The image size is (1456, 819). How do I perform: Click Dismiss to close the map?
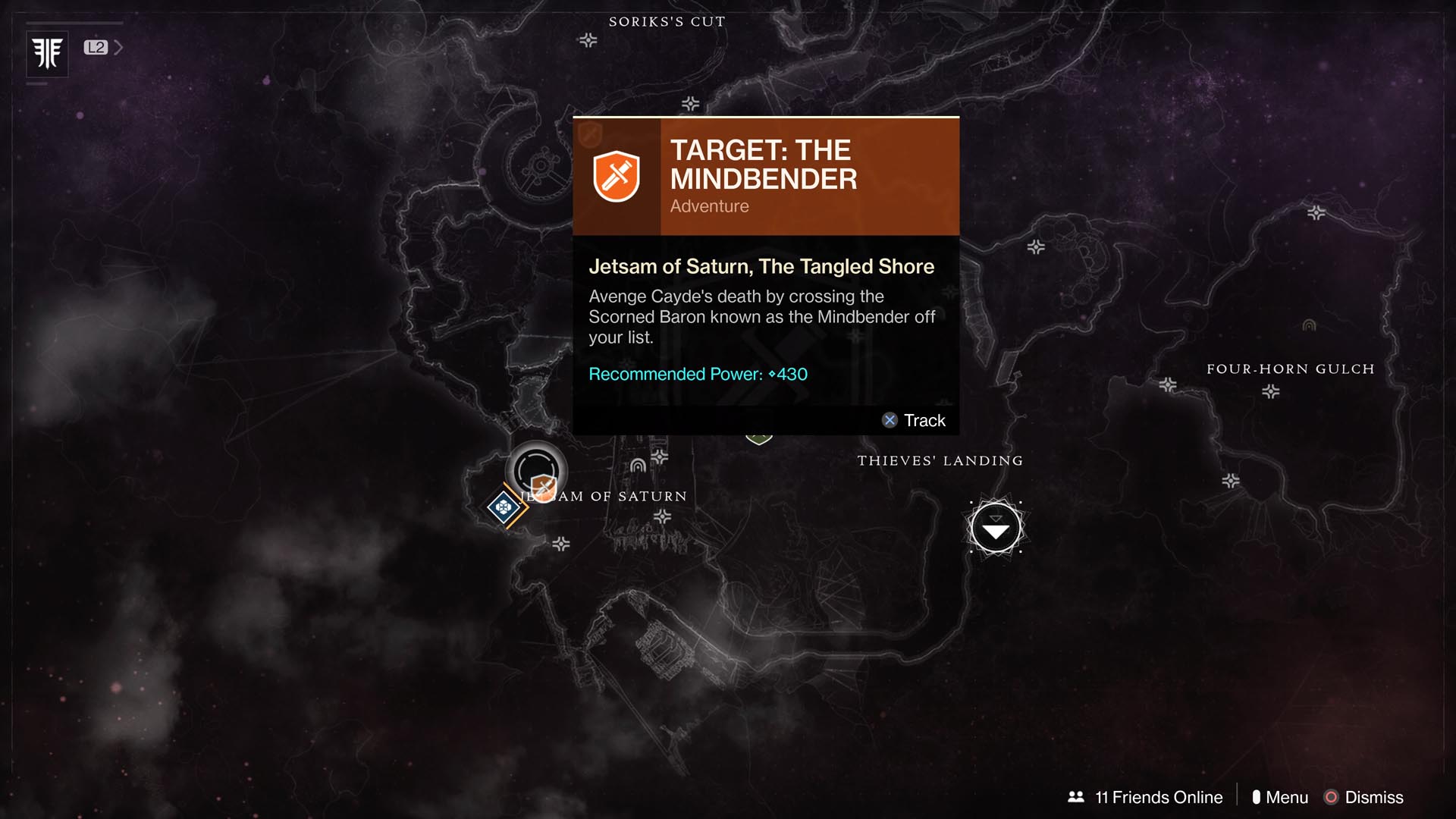(1373, 797)
